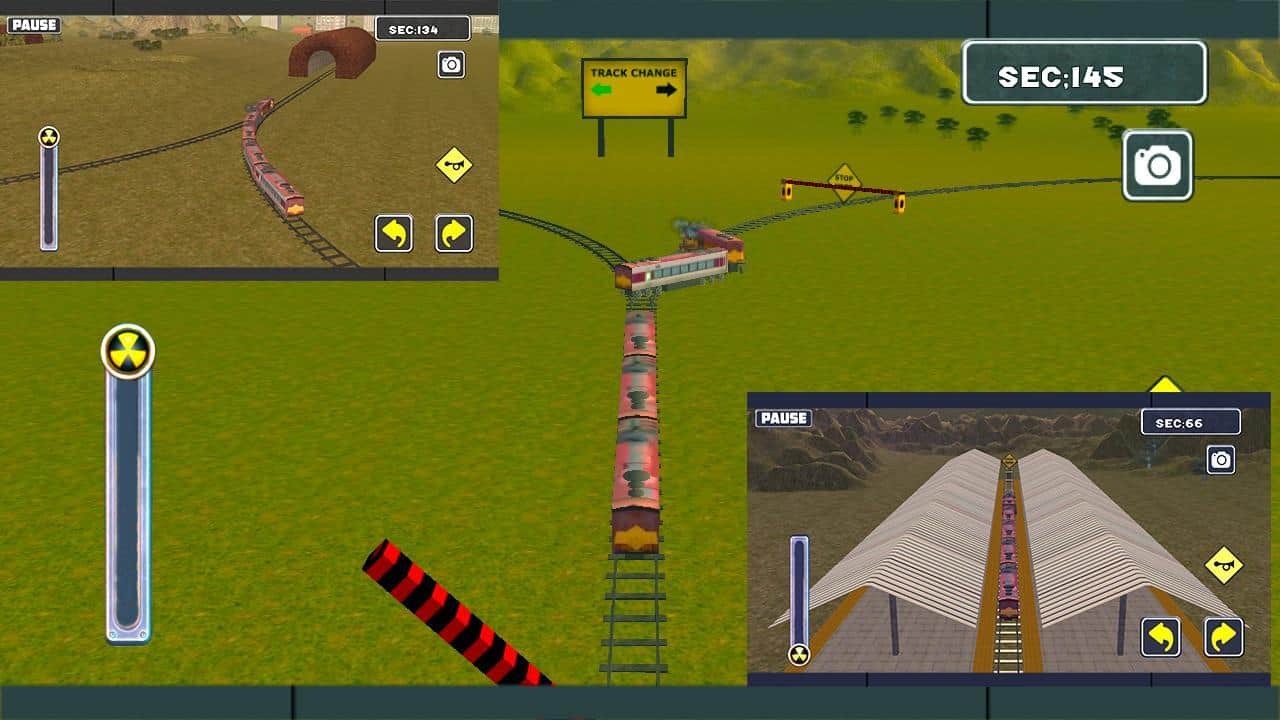Screen dimensions: 1280x720
Task: Select left track arrow in tunnel view
Action: tap(394, 233)
